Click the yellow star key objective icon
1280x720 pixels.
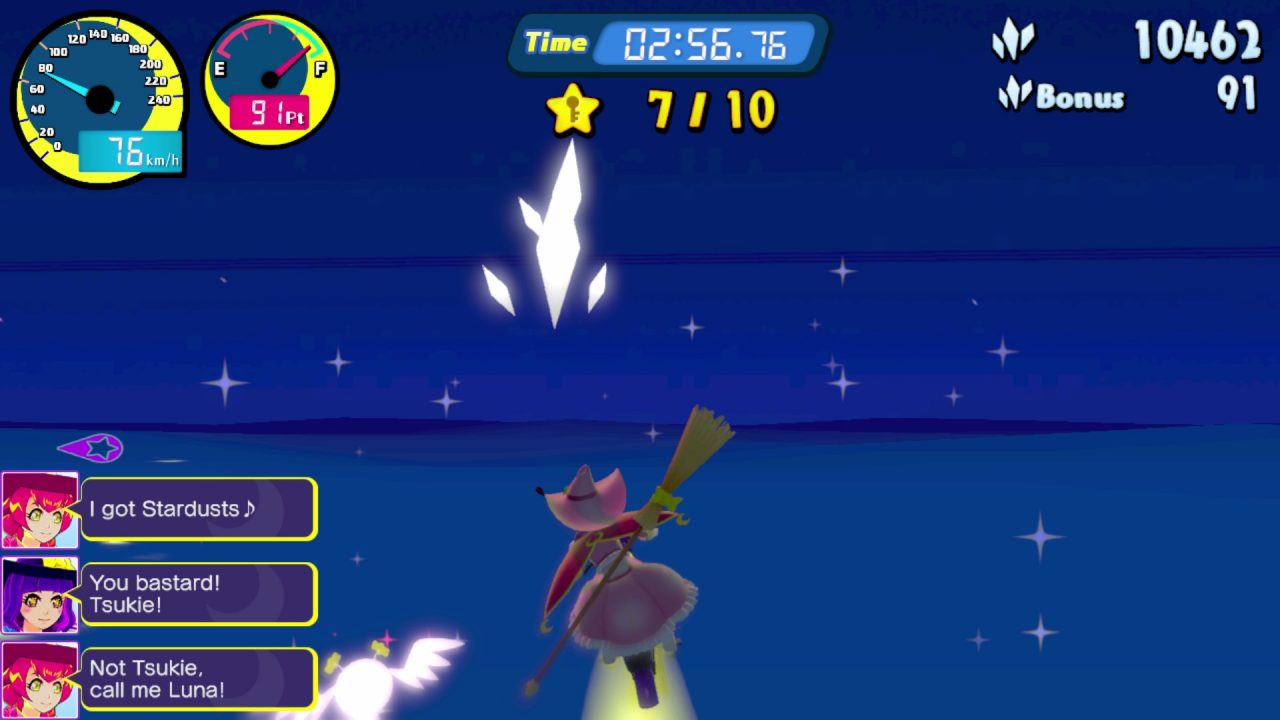tap(573, 110)
